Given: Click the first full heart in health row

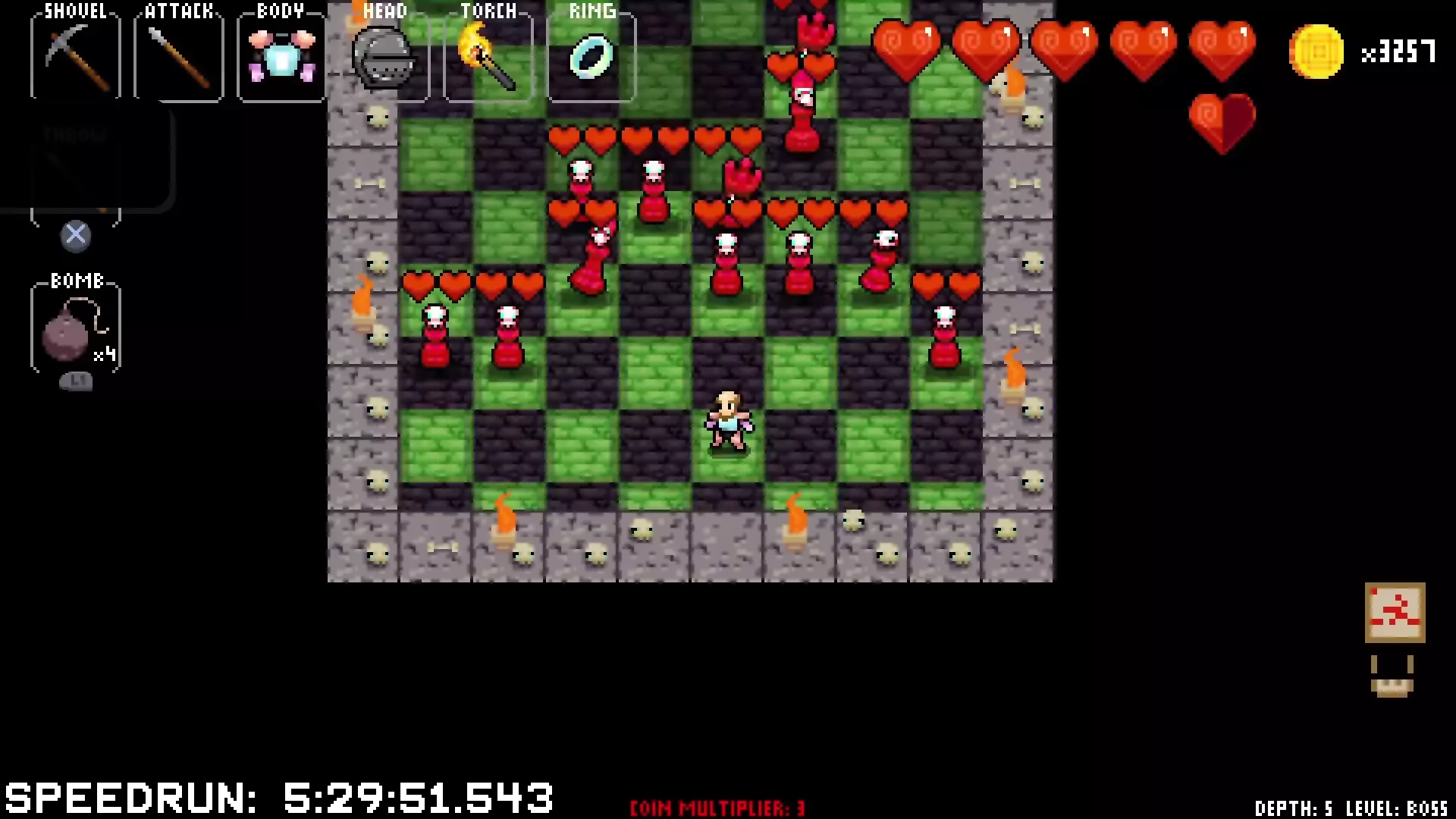Looking at the screenshot, I should pyautogui.click(x=907, y=47).
